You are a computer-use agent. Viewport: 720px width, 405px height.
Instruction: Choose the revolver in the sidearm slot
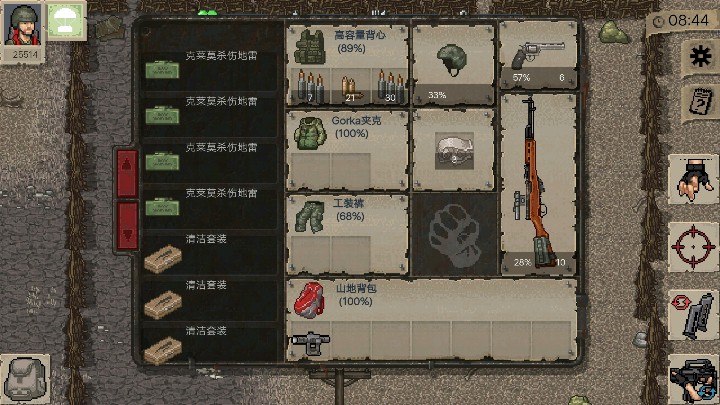pos(537,57)
